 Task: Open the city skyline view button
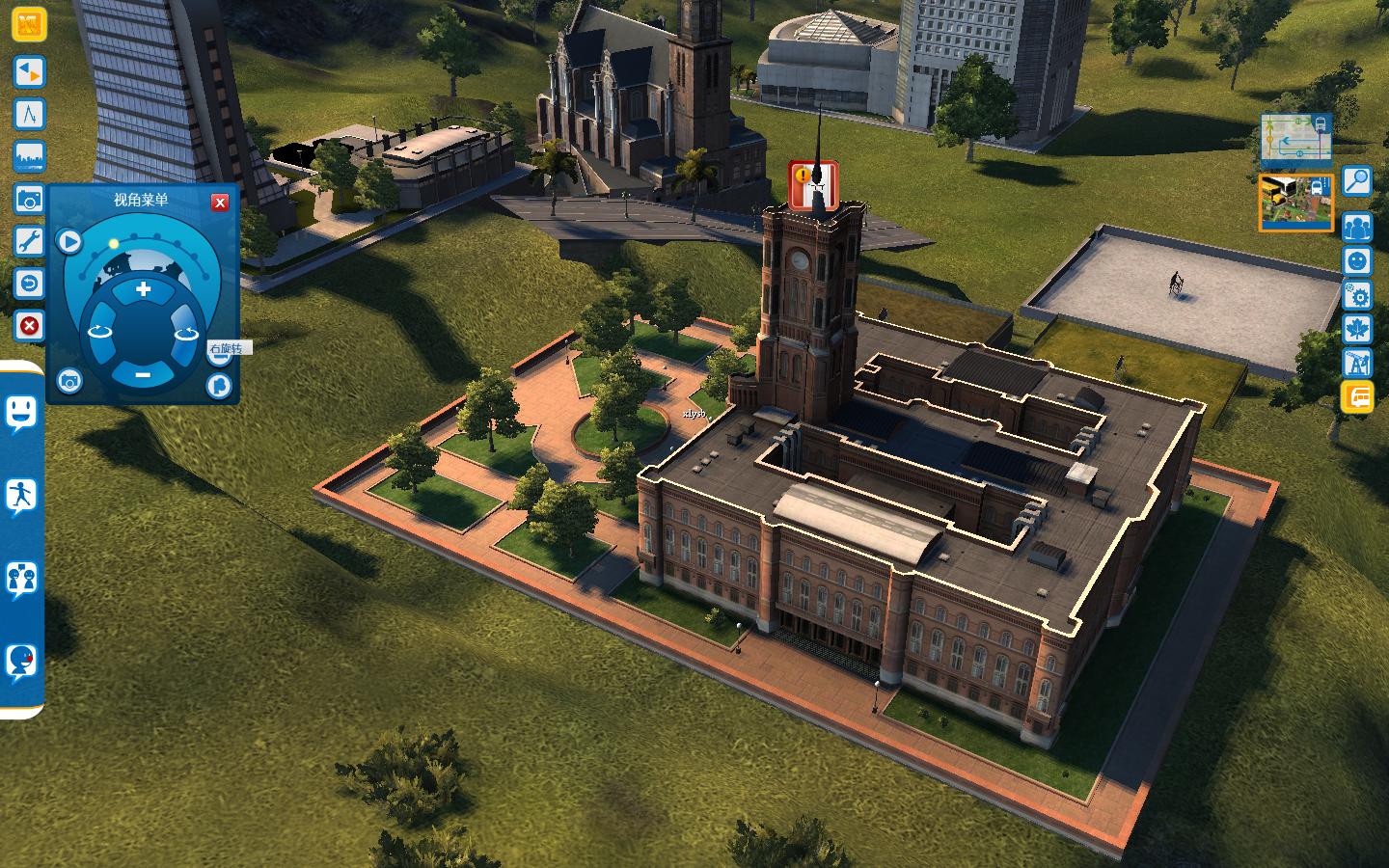(29, 156)
